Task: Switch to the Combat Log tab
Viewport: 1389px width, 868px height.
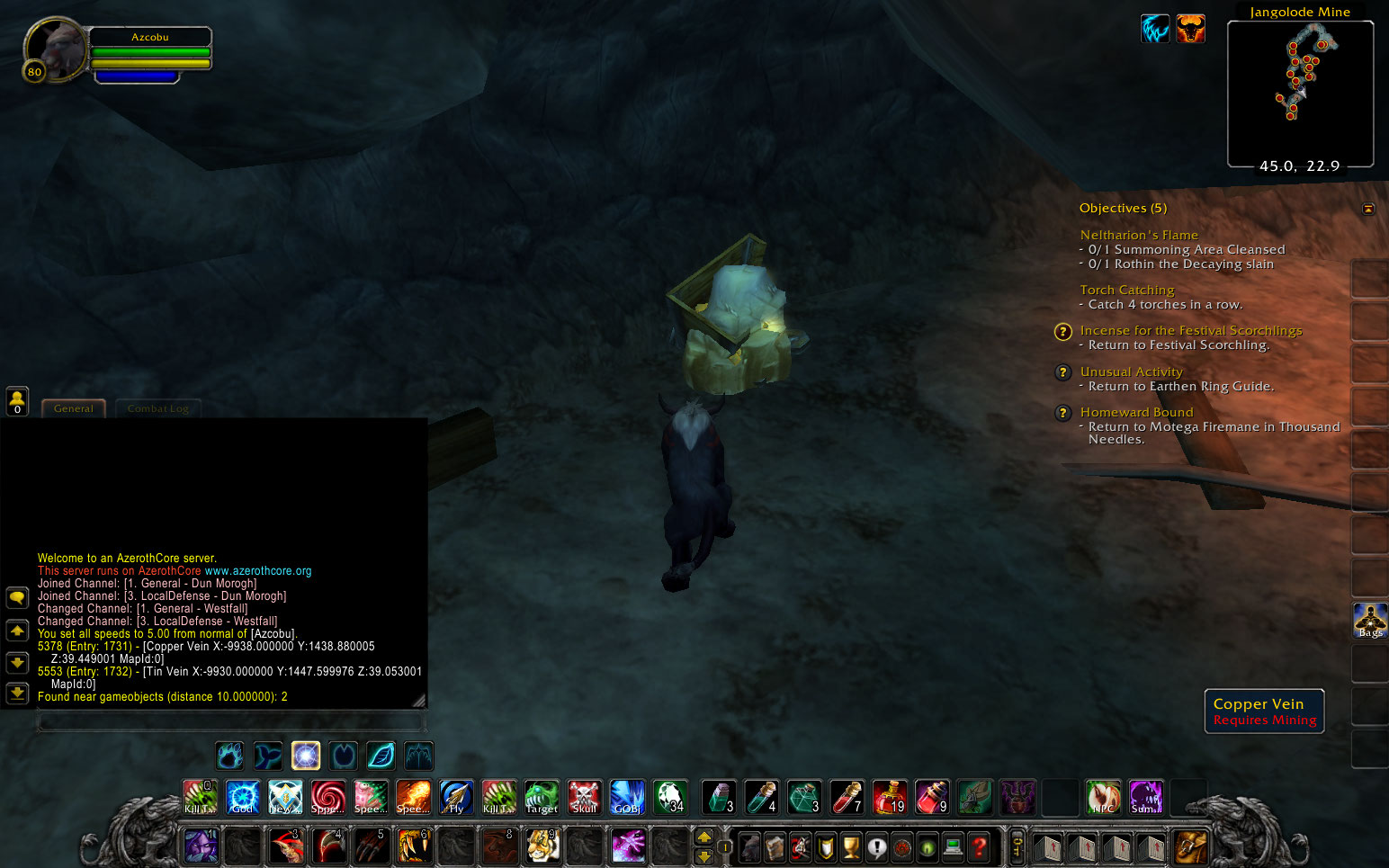Action: pyautogui.click(x=158, y=407)
